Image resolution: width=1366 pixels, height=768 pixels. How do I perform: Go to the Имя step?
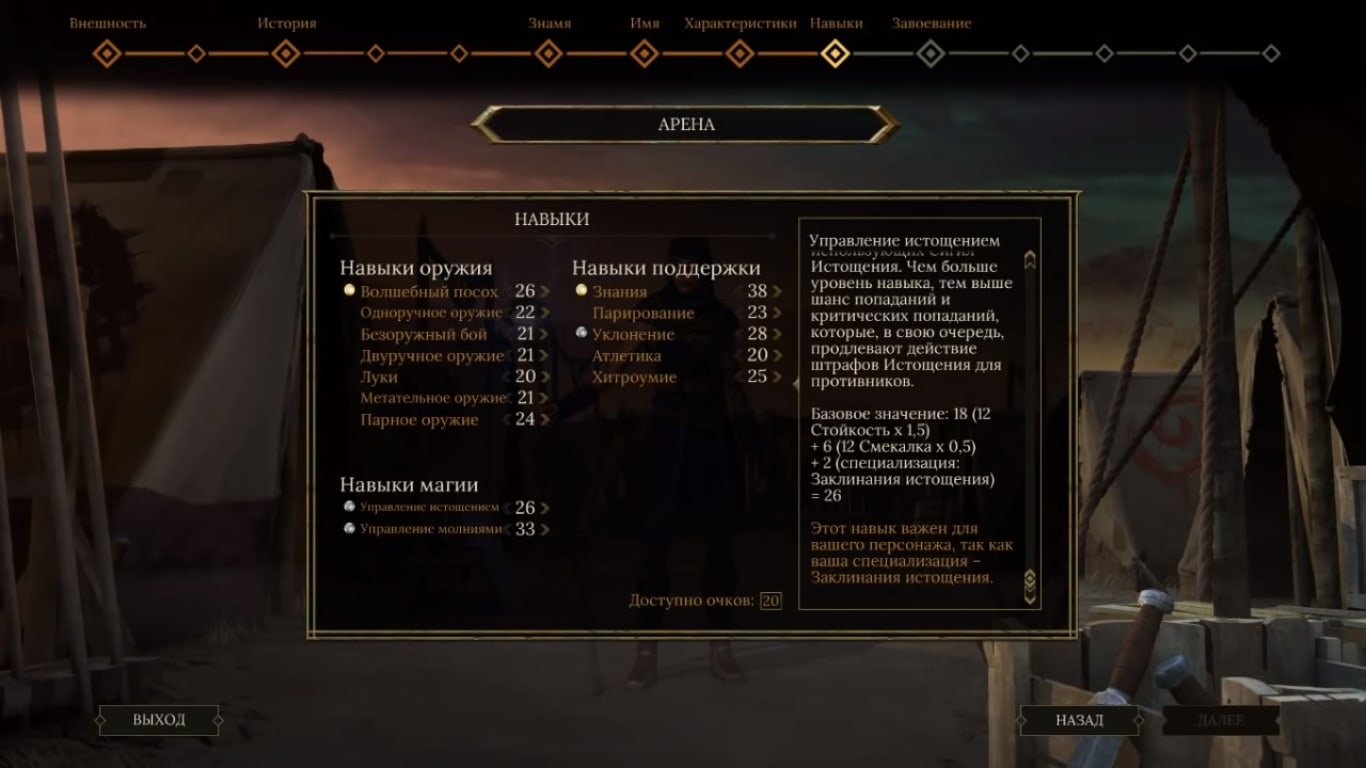pyautogui.click(x=645, y=53)
